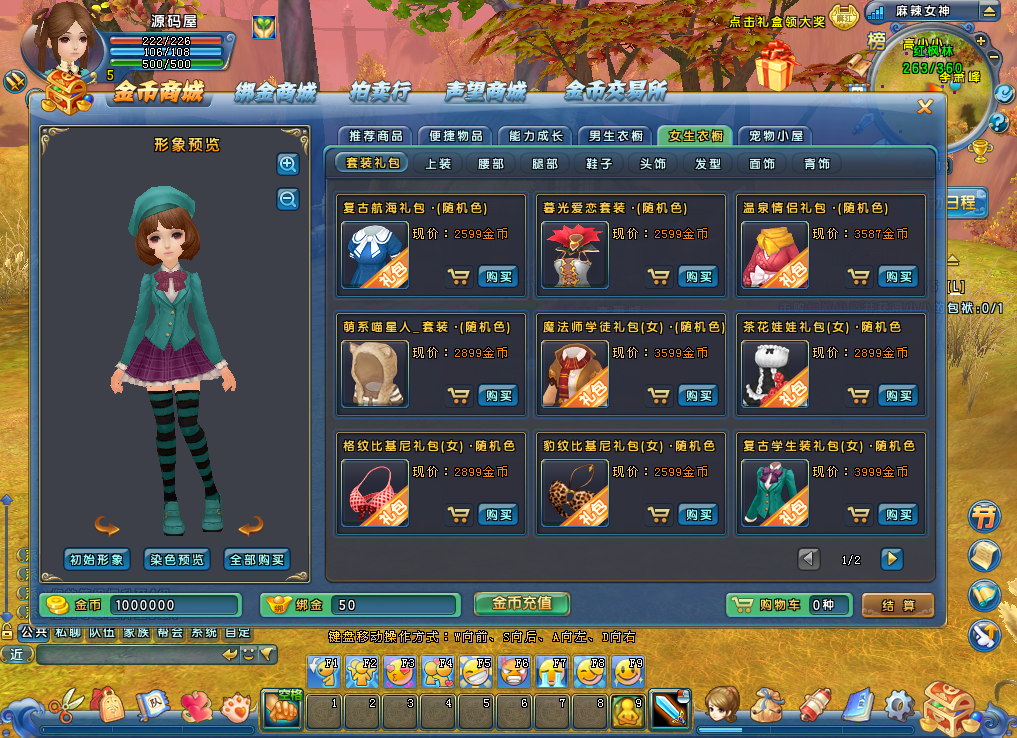Open the gift box reward icon
This screenshot has height=738, width=1017.
pos(774,68)
